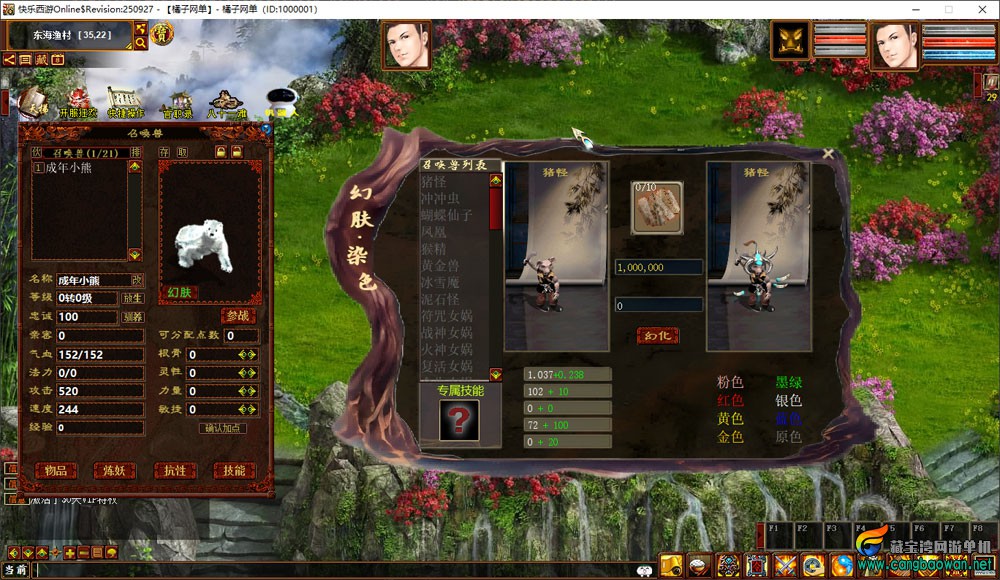Close the 幻肤·染色 skin dye window
Screen dimensions: 1000x580
(828, 154)
